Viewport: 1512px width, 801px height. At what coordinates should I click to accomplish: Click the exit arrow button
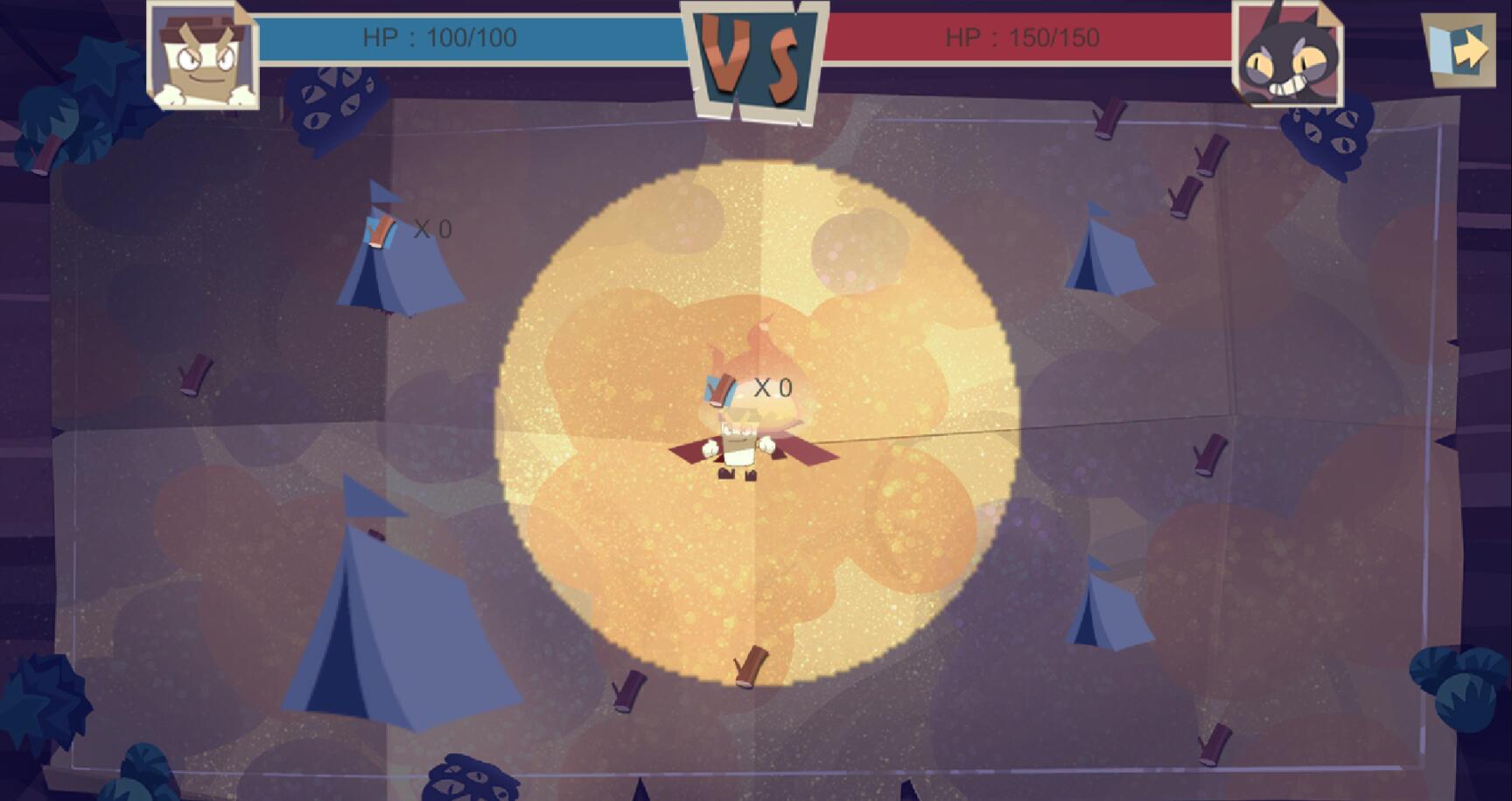pos(1459,49)
